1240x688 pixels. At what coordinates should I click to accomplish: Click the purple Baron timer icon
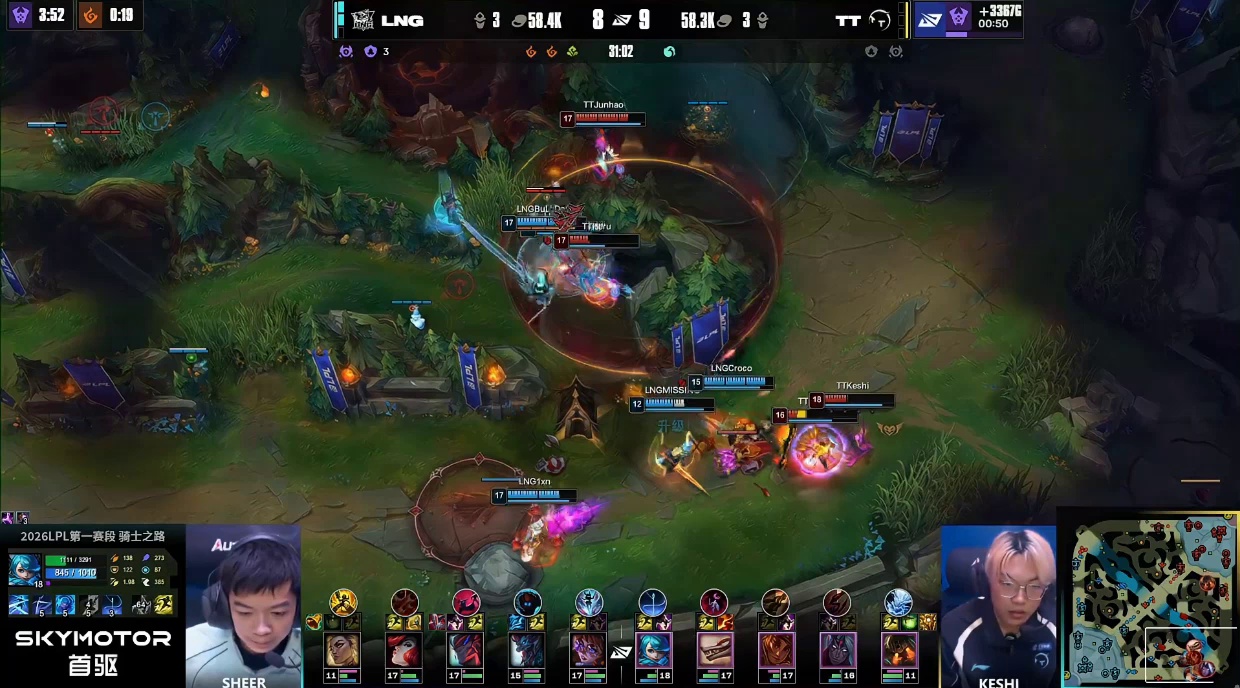tap(21, 15)
